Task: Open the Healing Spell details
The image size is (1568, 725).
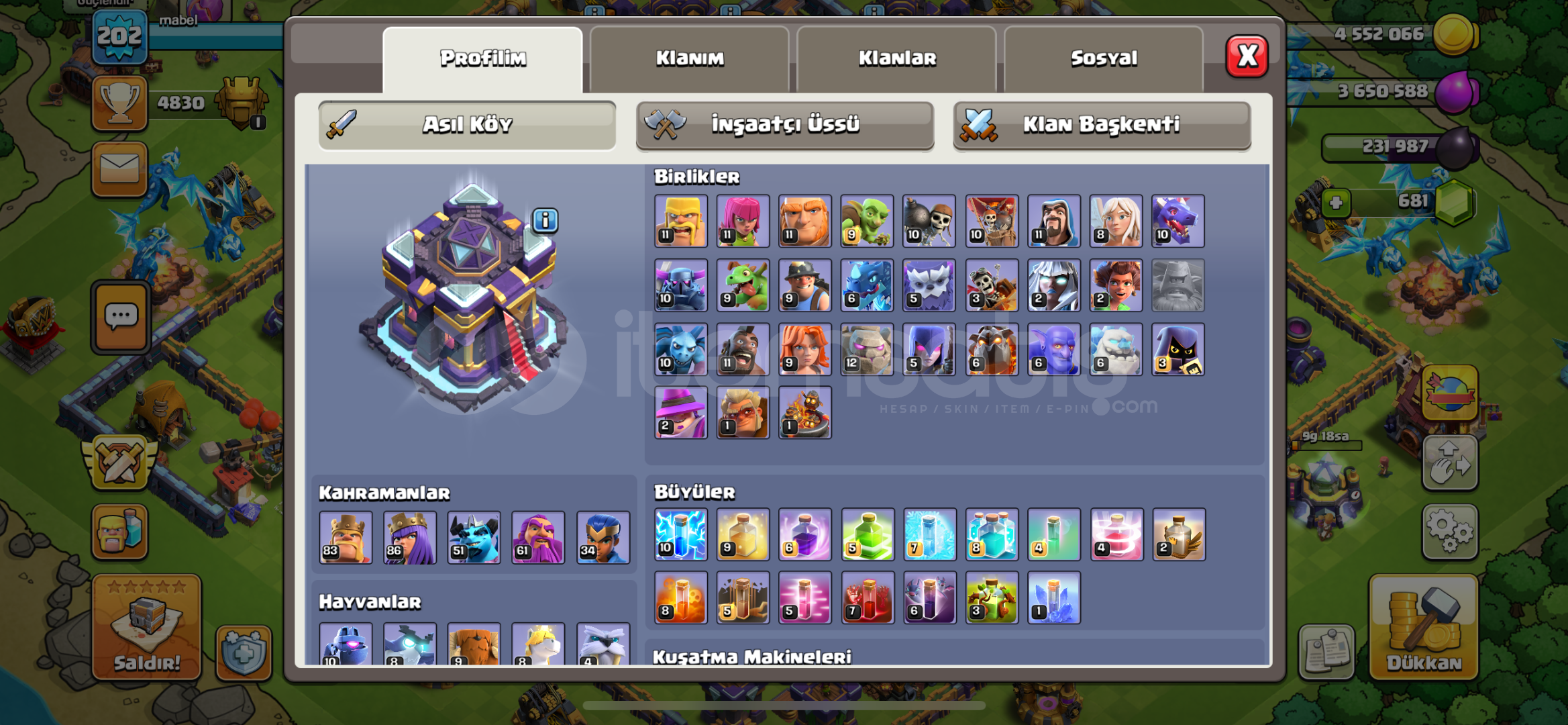Action: coord(742,535)
